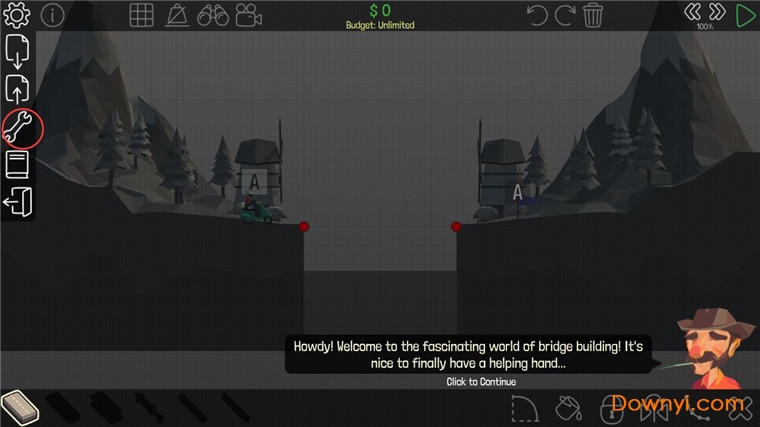The height and width of the screenshot is (427, 760).
Task: Select the binoculars view icon
Action: (x=212, y=15)
